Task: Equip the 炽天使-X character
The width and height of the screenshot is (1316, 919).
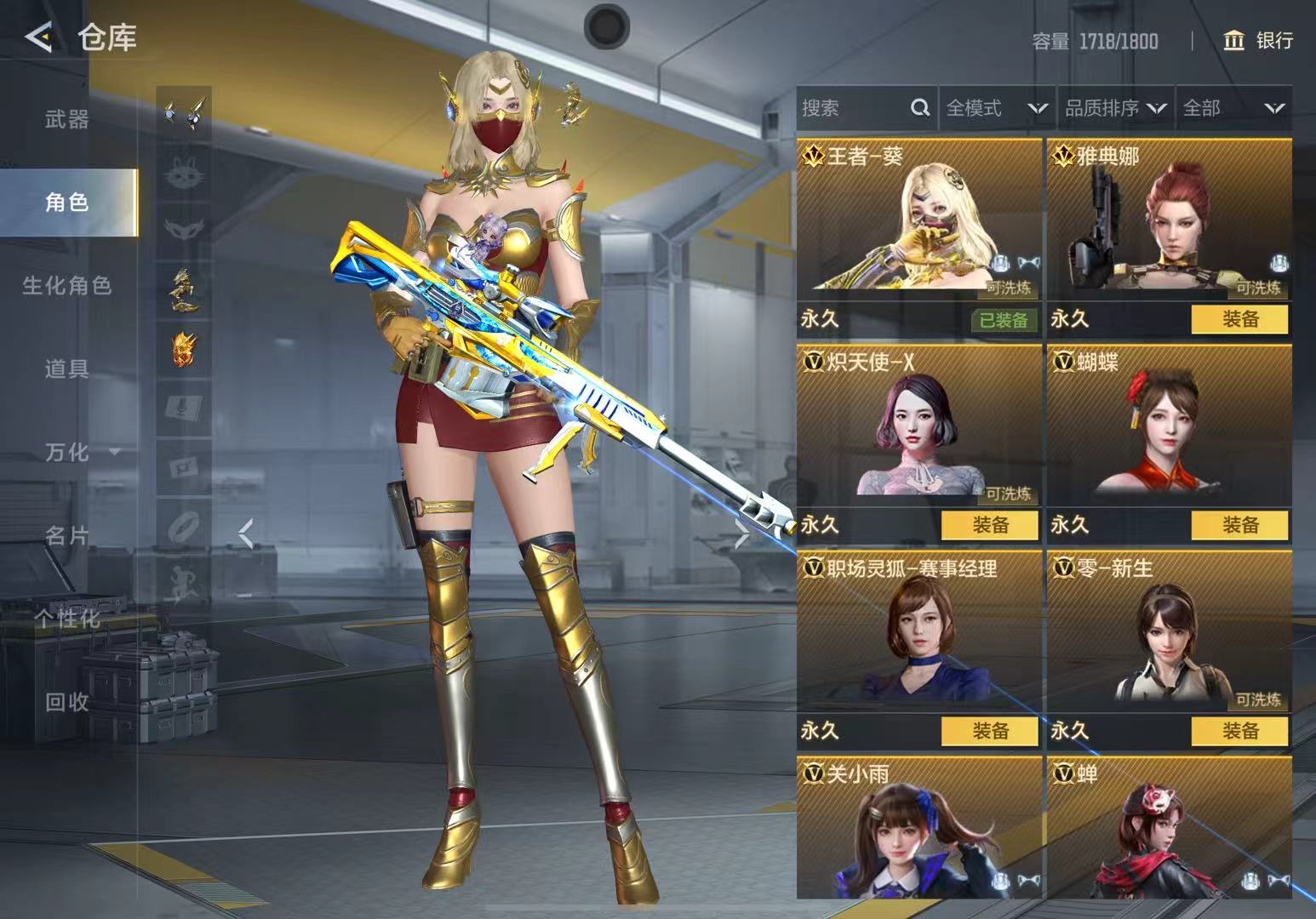Action: click(x=989, y=525)
